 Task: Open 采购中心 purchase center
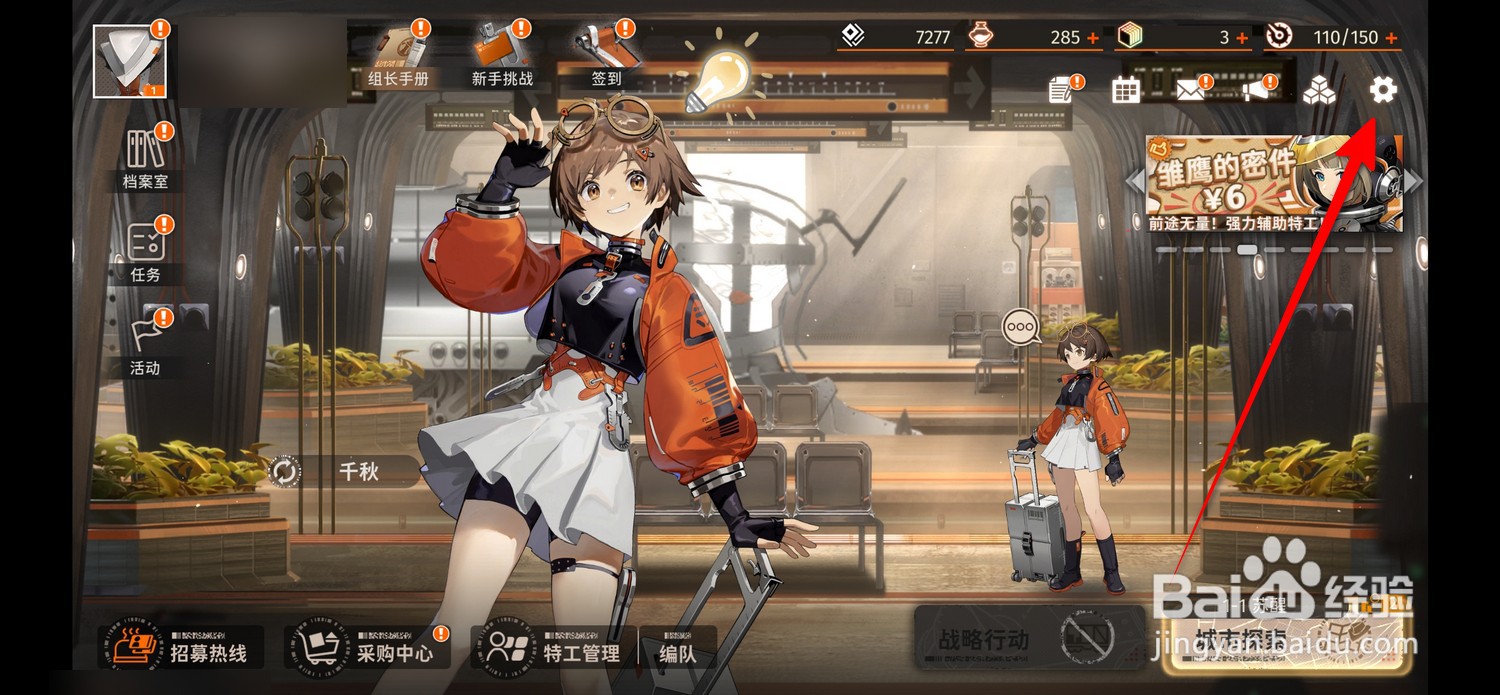click(367, 648)
